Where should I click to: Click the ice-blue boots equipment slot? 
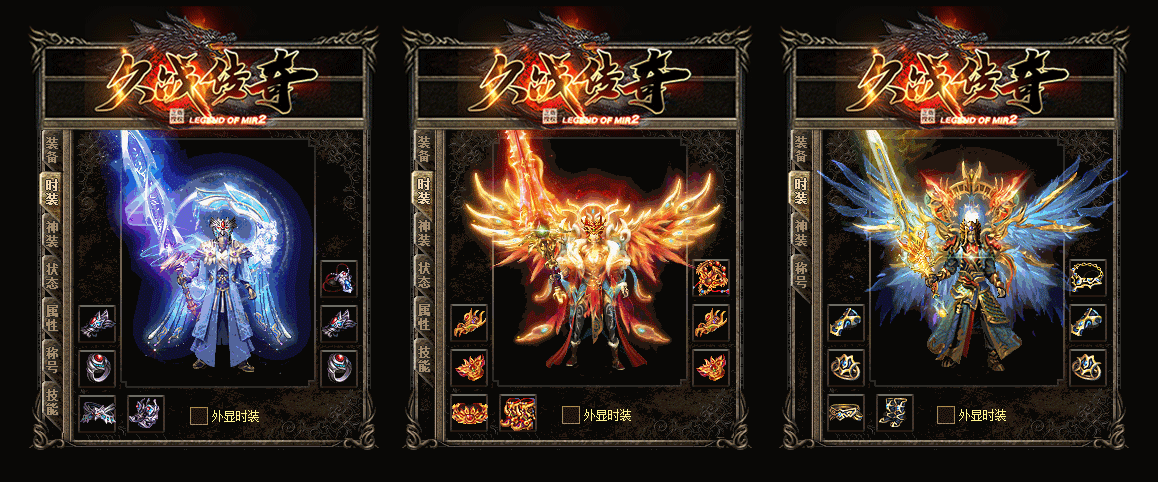[145, 413]
